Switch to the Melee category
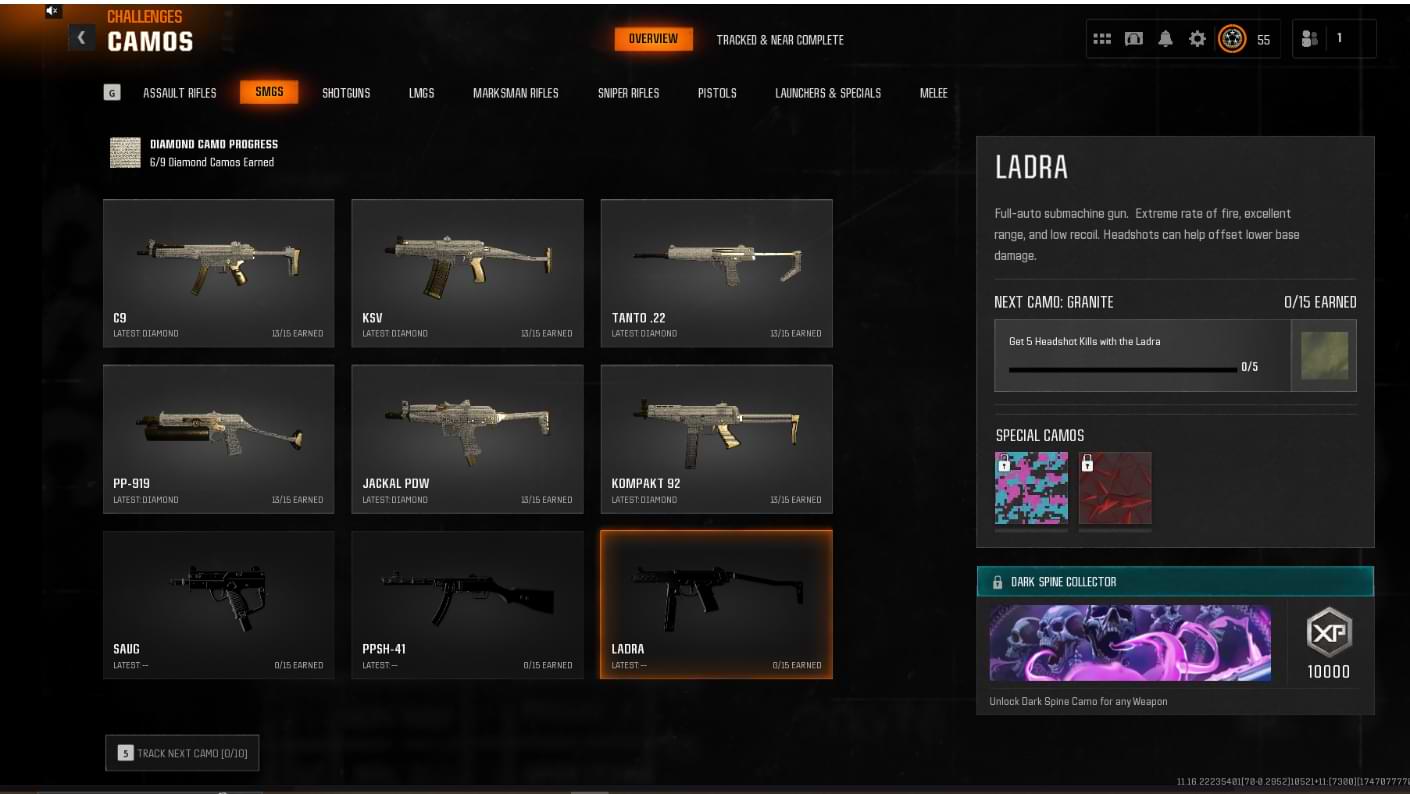1410x794 pixels. pyautogui.click(x=934, y=93)
